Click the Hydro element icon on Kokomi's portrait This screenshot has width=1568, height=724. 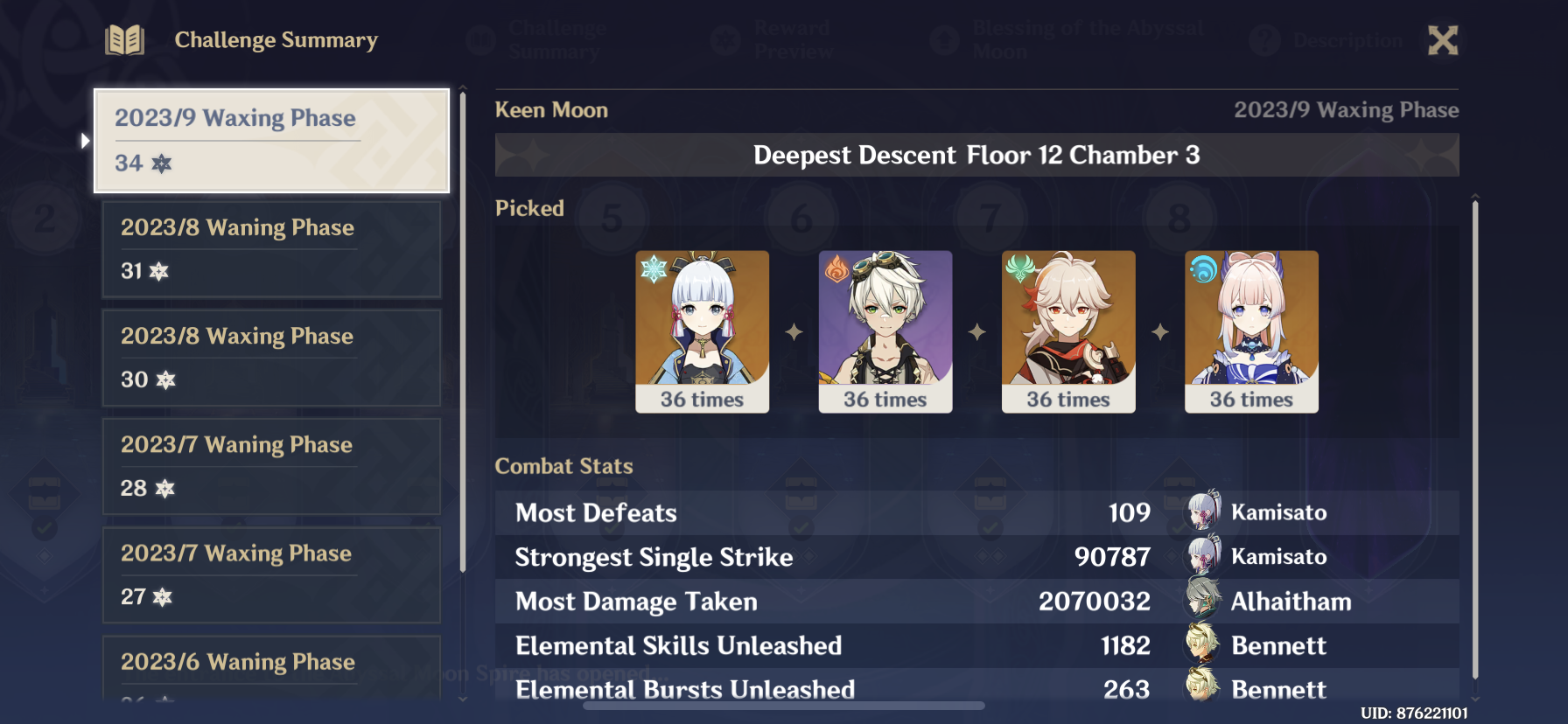pos(1200,268)
